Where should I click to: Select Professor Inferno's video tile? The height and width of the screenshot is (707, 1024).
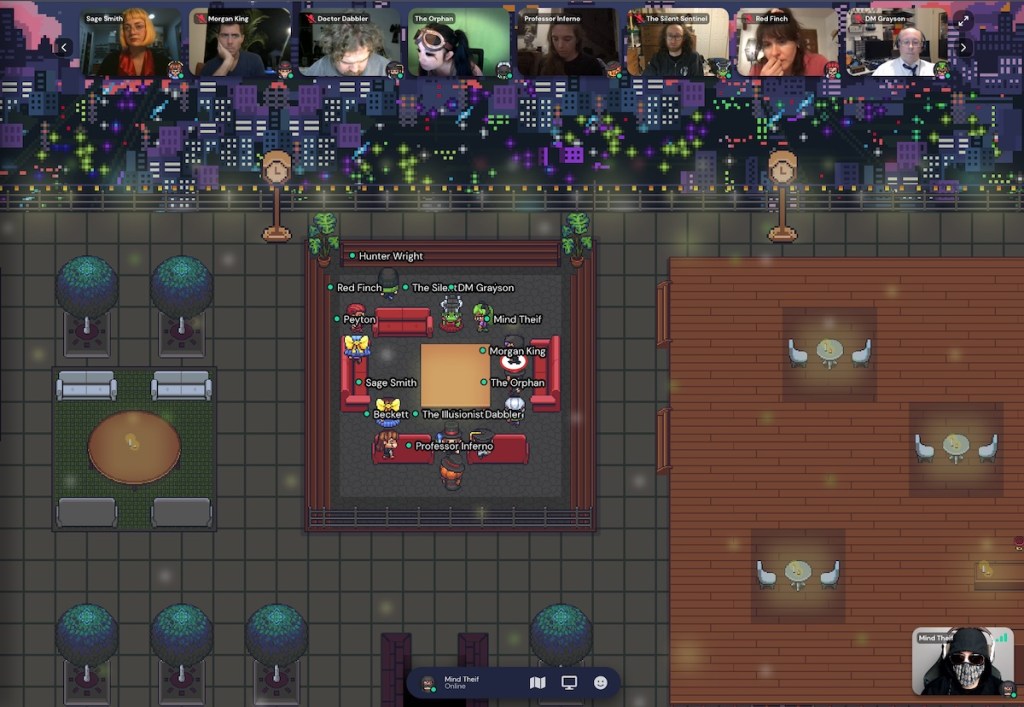pyautogui.click(x=568, y=43)
